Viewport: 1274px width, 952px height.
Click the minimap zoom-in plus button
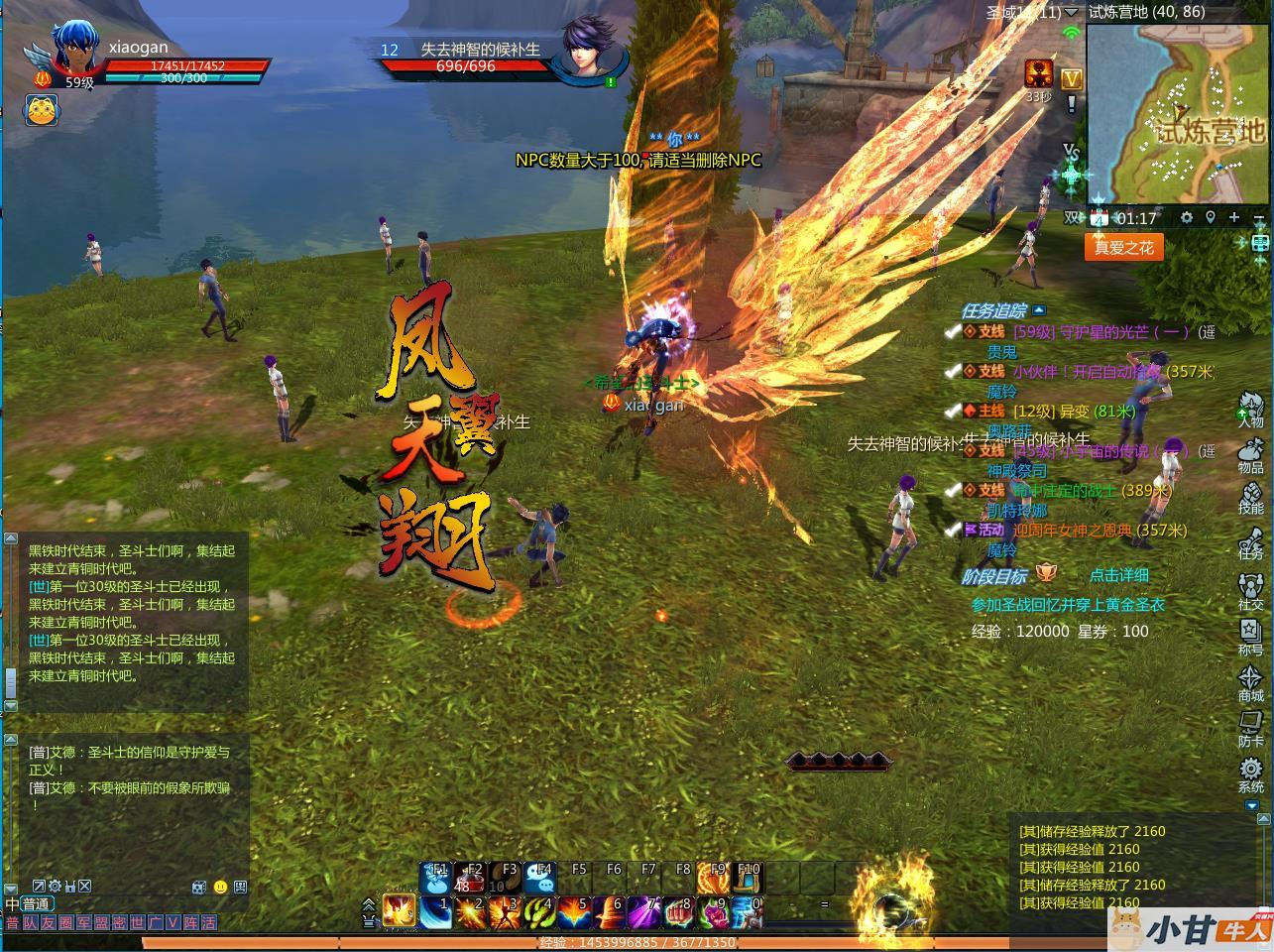click(x=1234, y=217)
